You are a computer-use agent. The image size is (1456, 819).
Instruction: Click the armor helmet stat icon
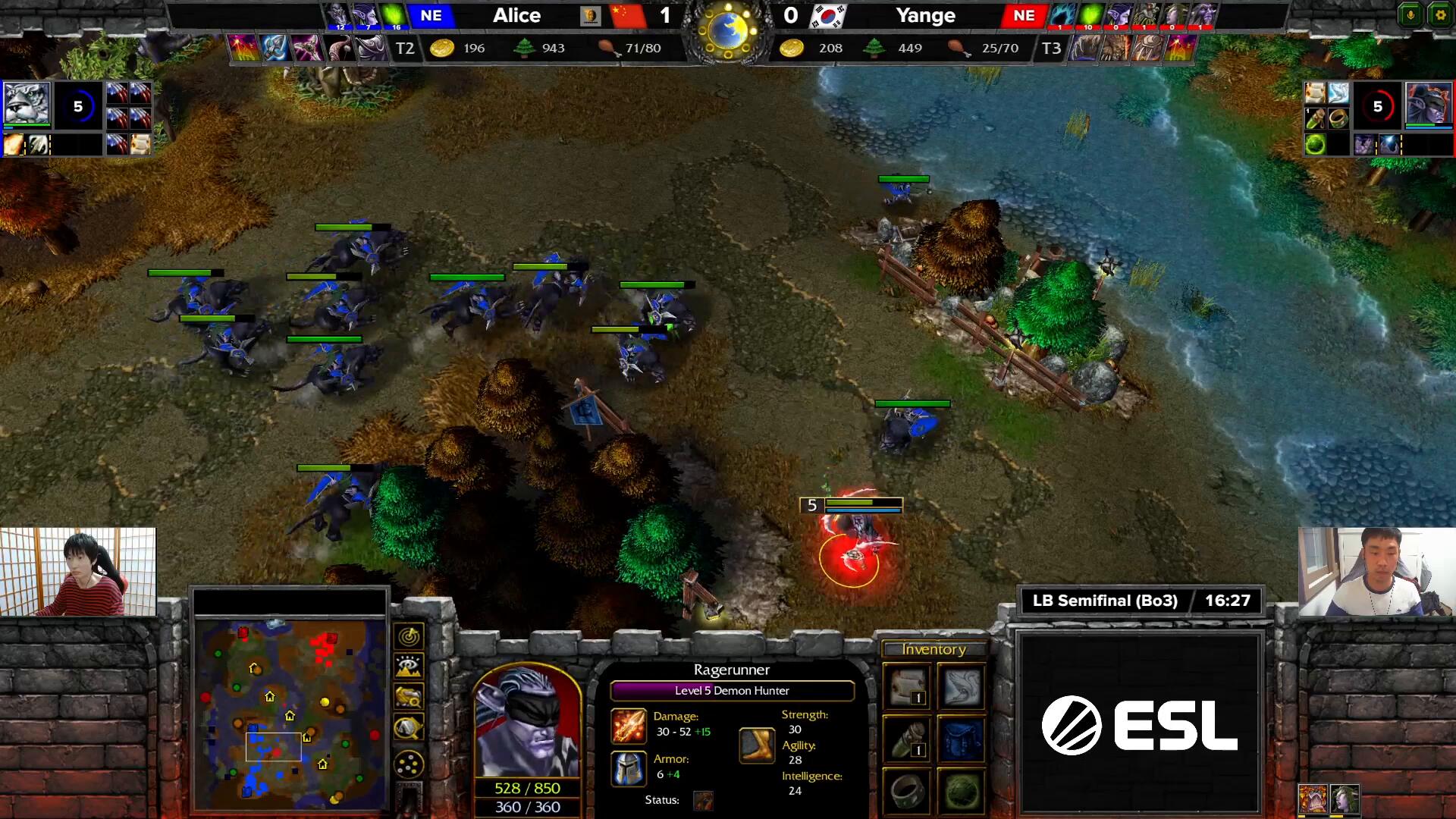click(629, 767)
